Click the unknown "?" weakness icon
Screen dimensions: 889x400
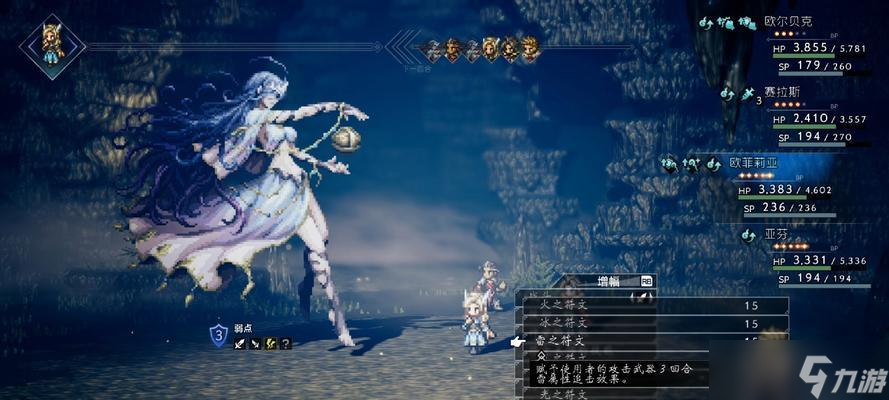pyautogui.click(x=287, y=344)
